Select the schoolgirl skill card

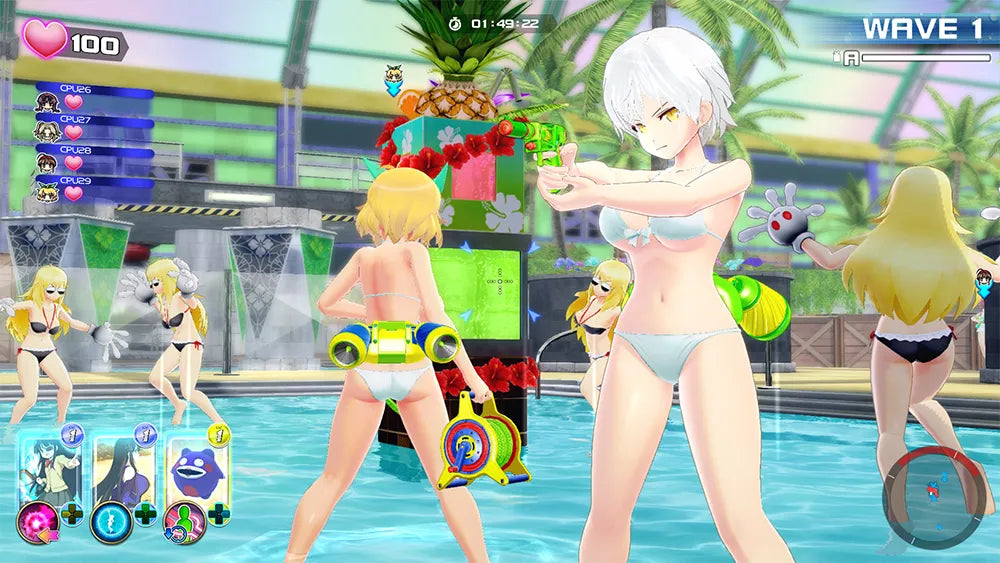point(51,466)
